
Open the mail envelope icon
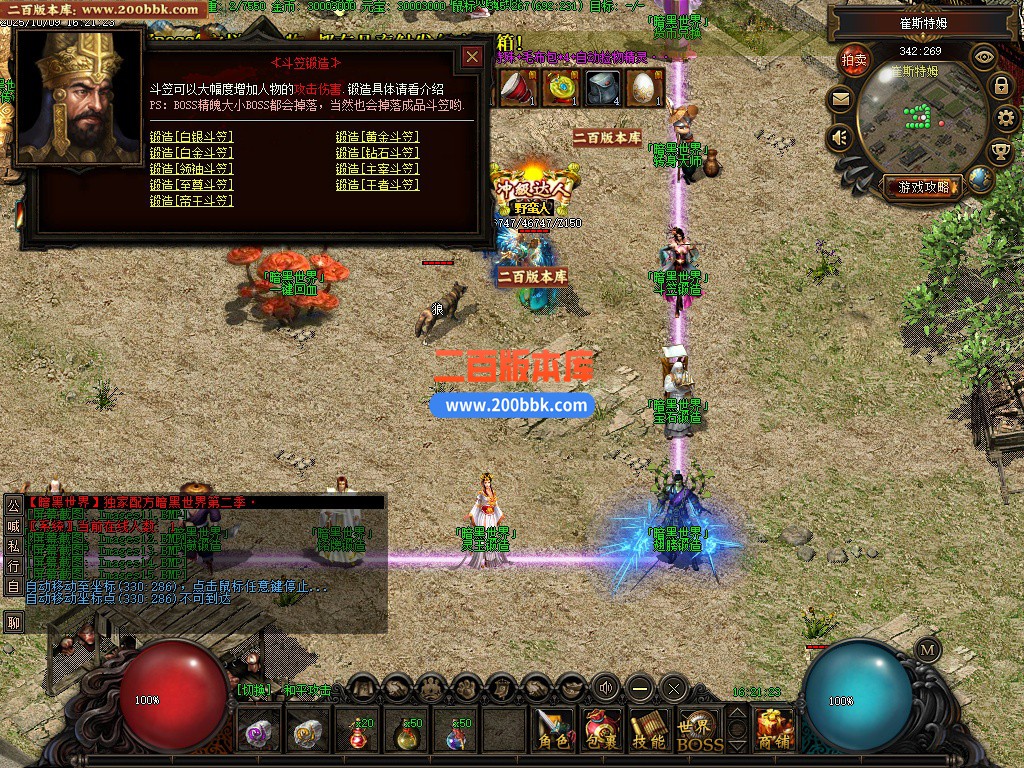tap(839, 98)
